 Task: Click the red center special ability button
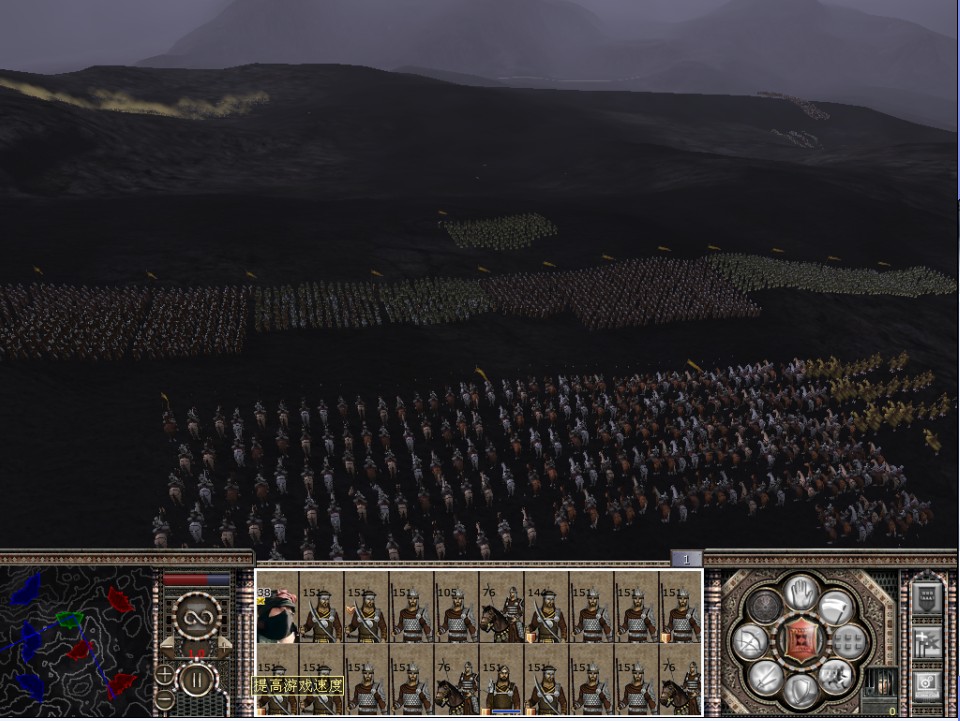[x=800, y=641]
